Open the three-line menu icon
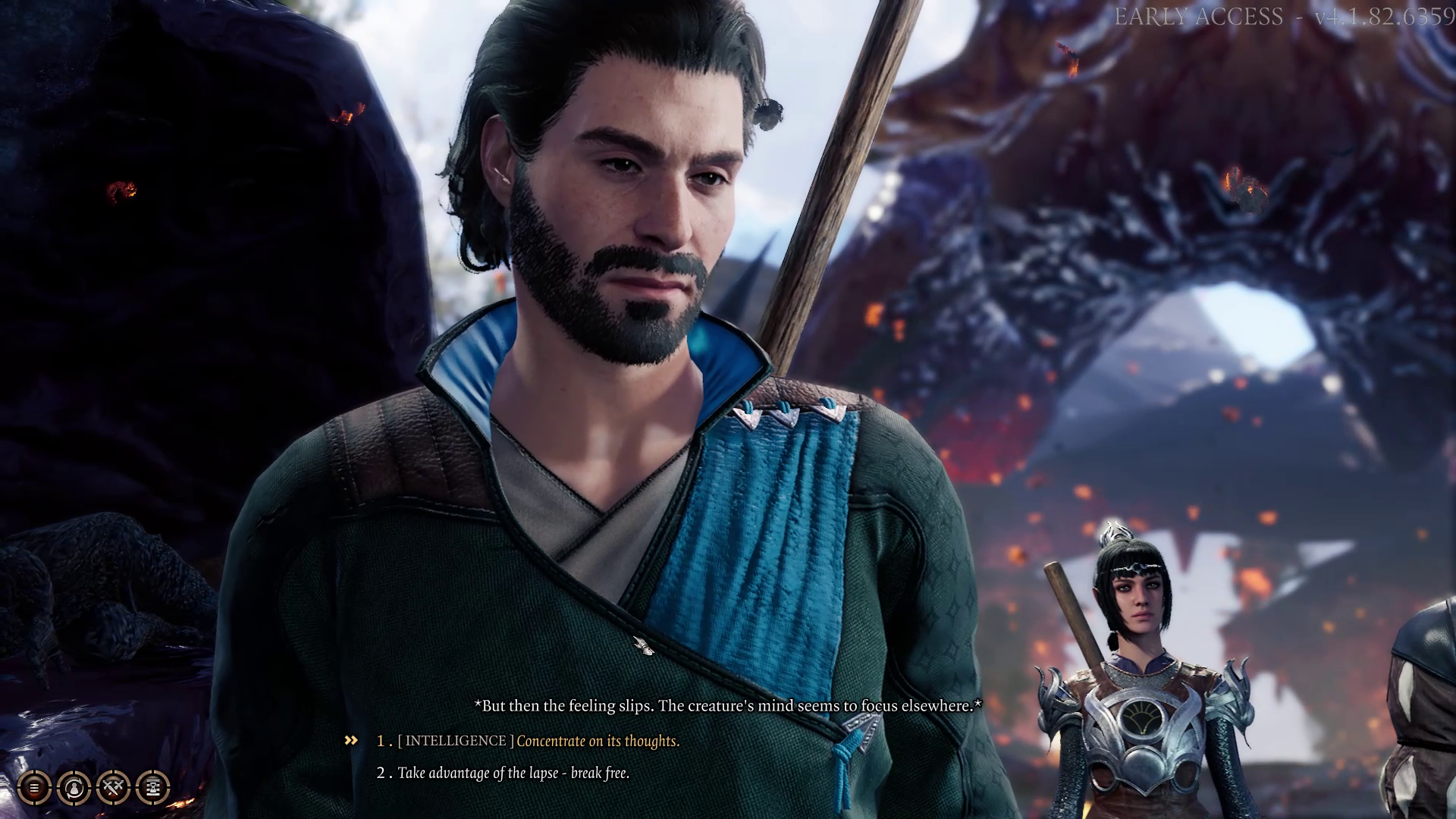Screen dimensions: 1456x819 pos(34,788)
